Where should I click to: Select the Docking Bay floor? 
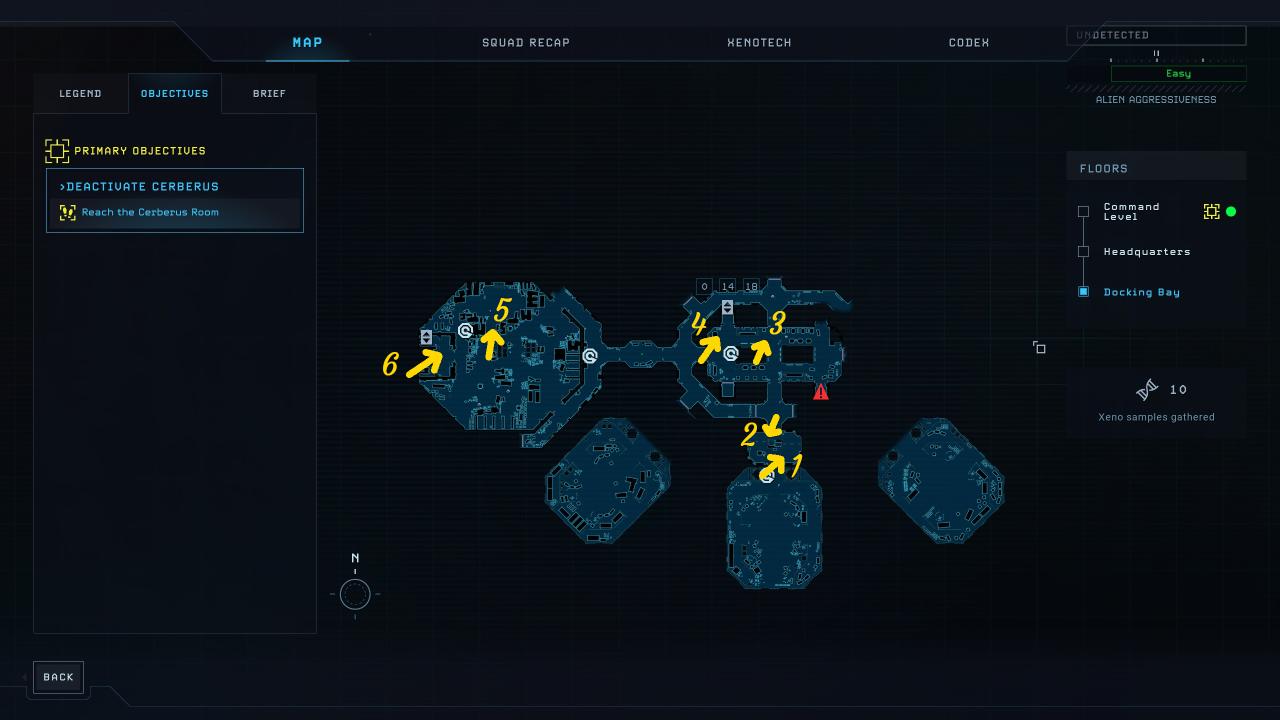click(x=1141, y=292)
